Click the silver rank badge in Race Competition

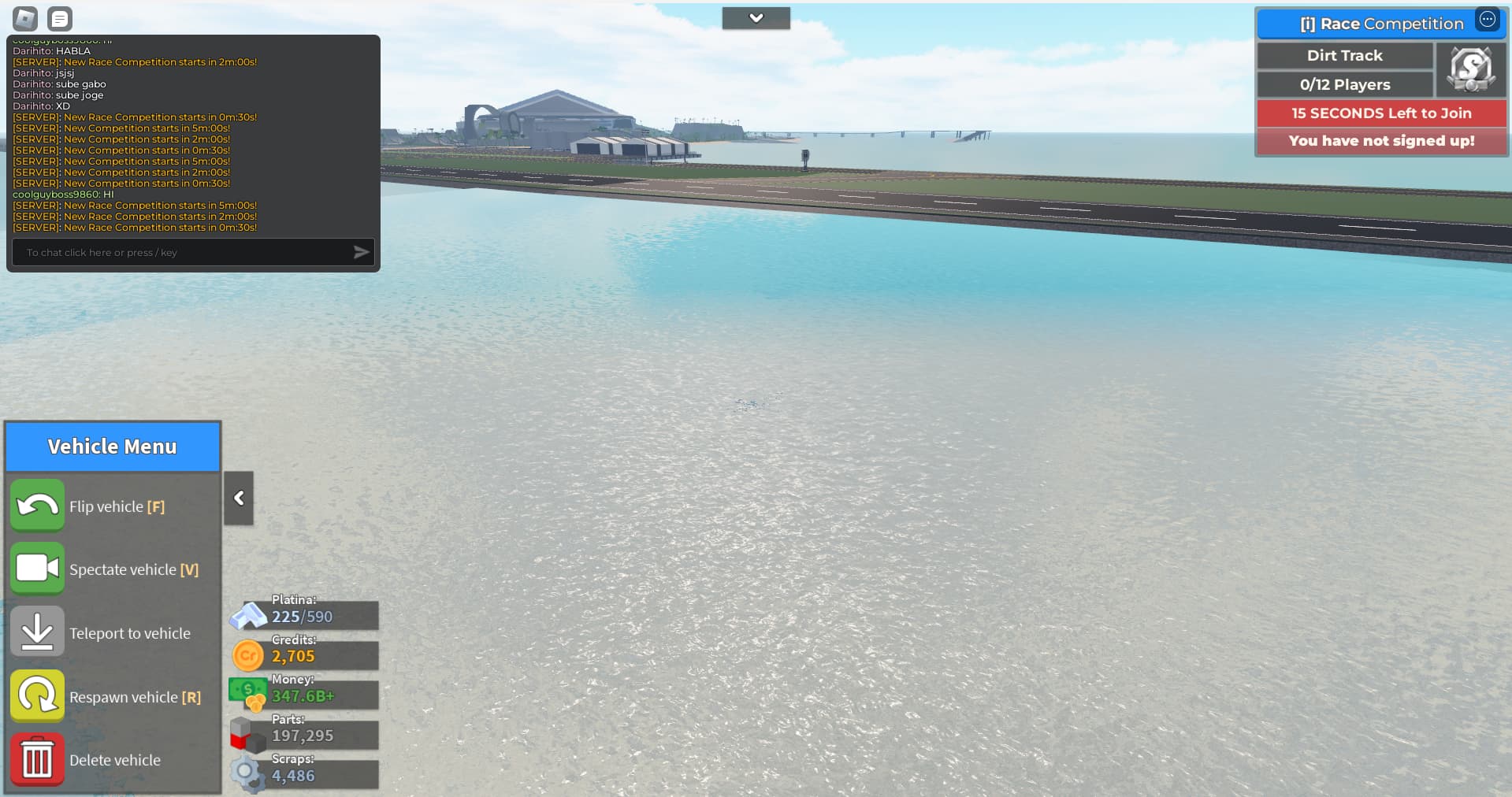click(x=1470, y=69)
